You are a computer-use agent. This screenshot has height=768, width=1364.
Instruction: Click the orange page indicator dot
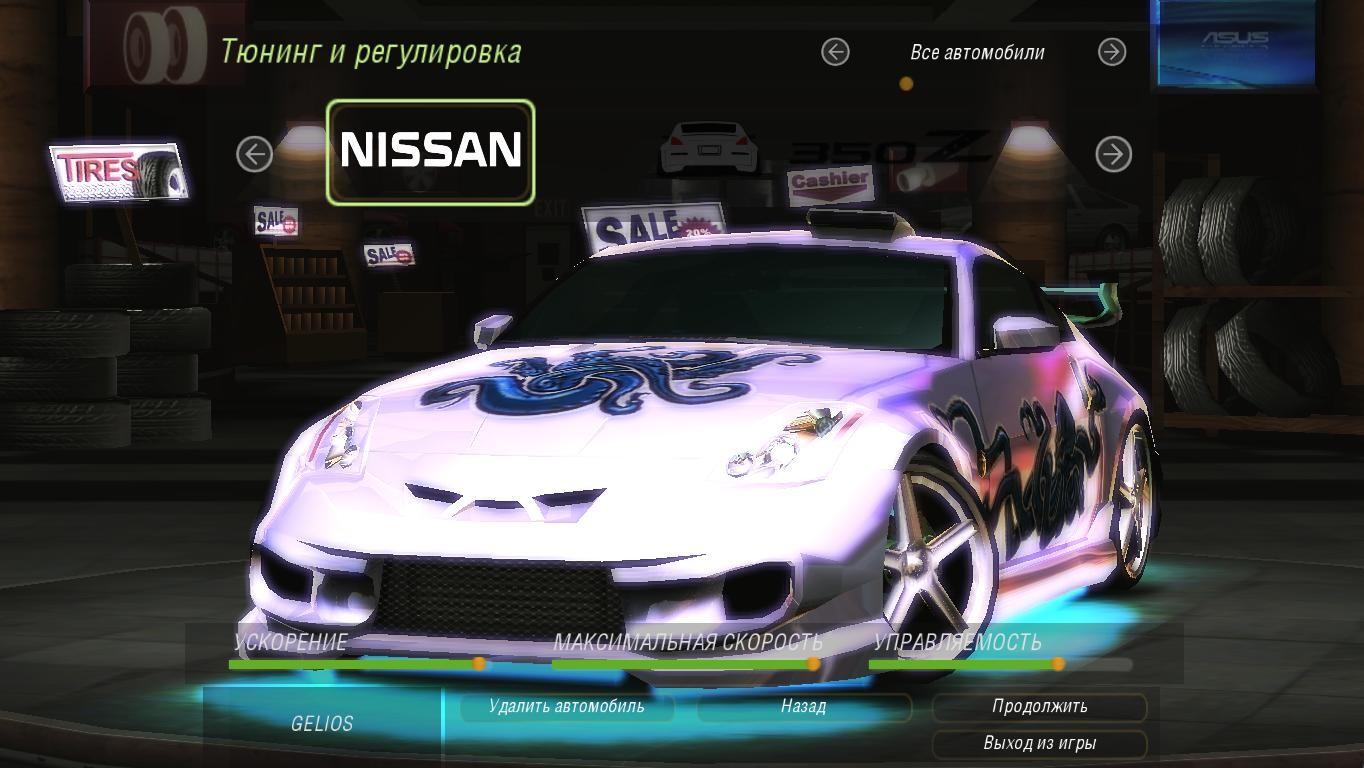pos(907,84)
